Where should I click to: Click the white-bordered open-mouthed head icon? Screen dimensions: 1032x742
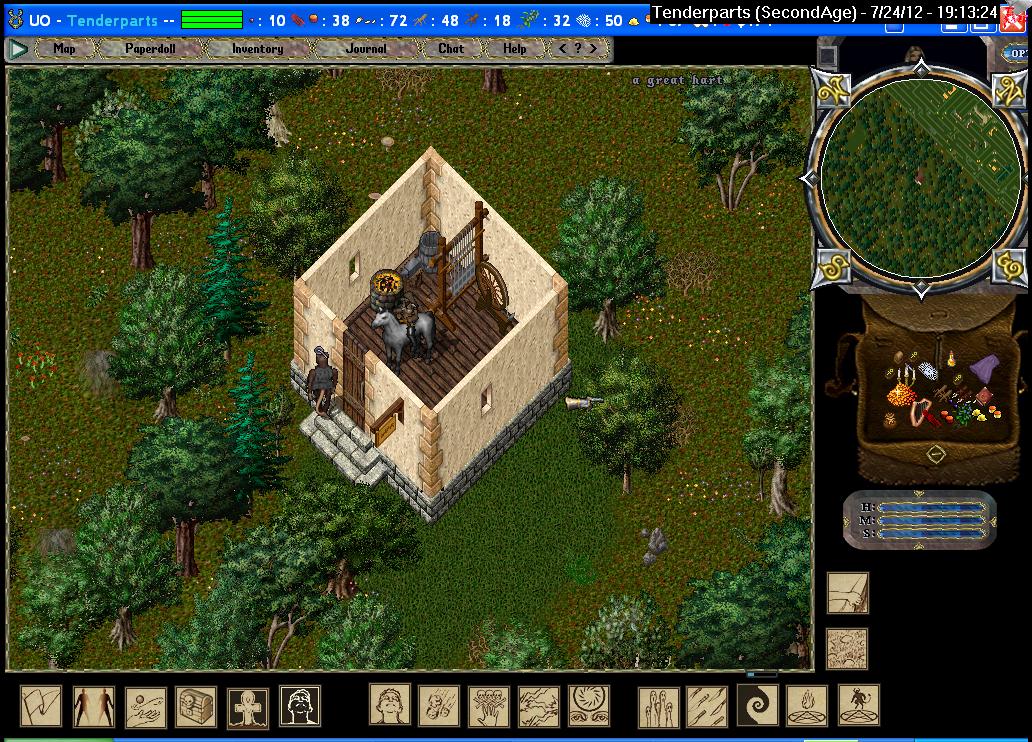tap(300, 706)
